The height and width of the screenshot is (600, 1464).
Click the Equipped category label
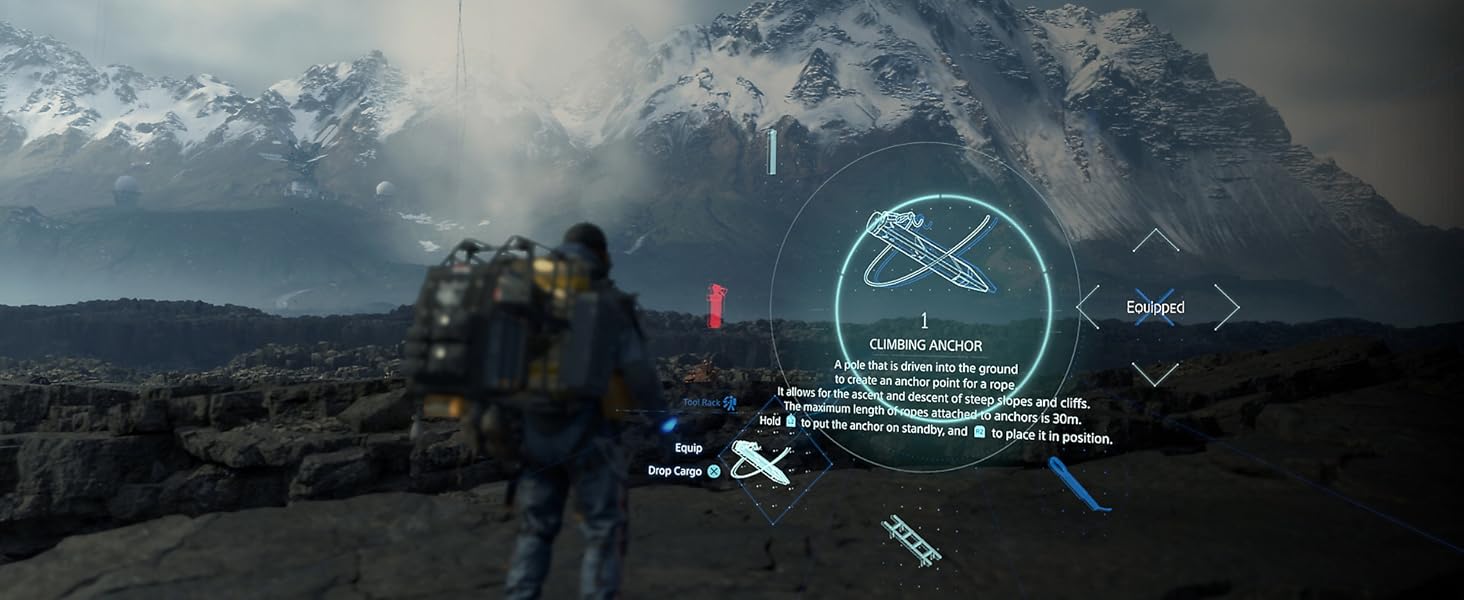click(1155, 308)
